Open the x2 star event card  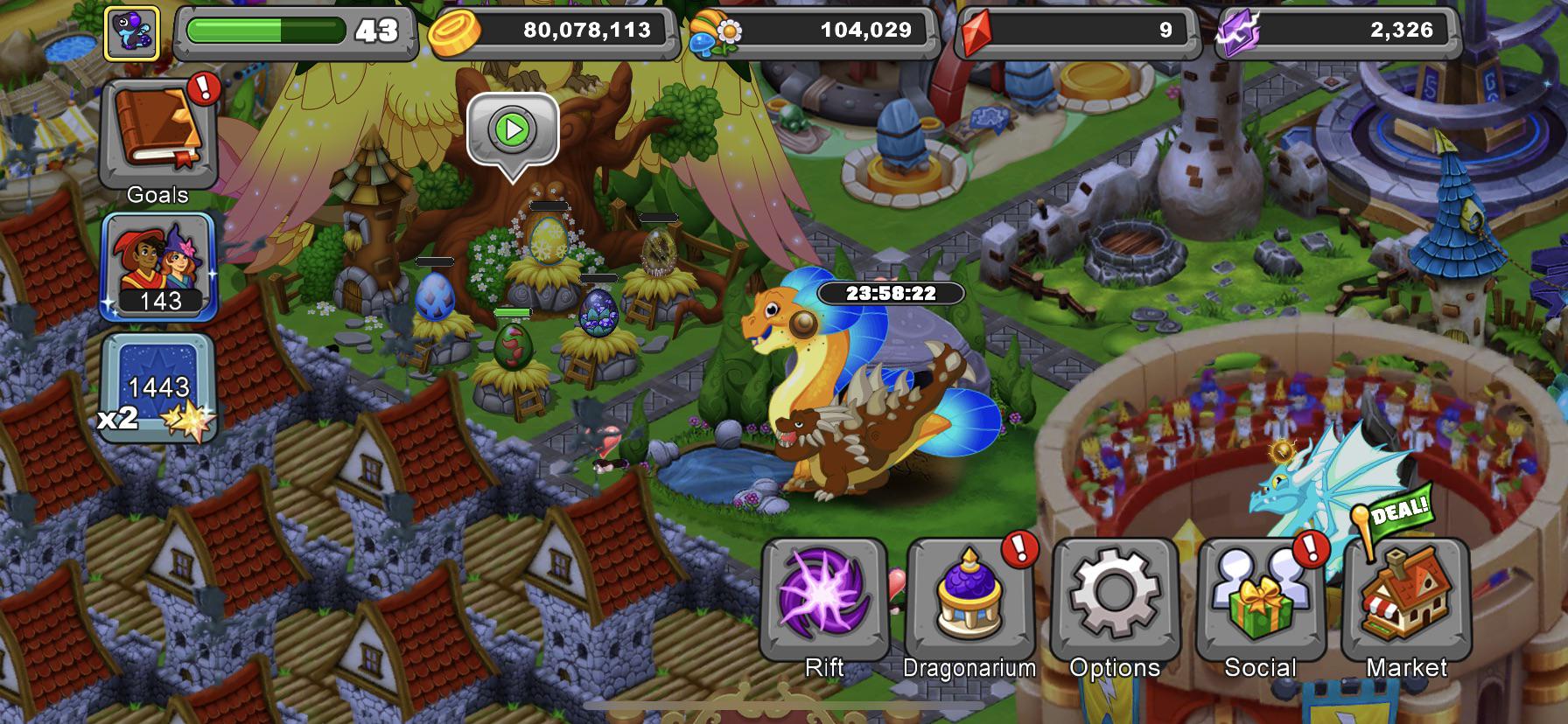click(x=158, y=386)
